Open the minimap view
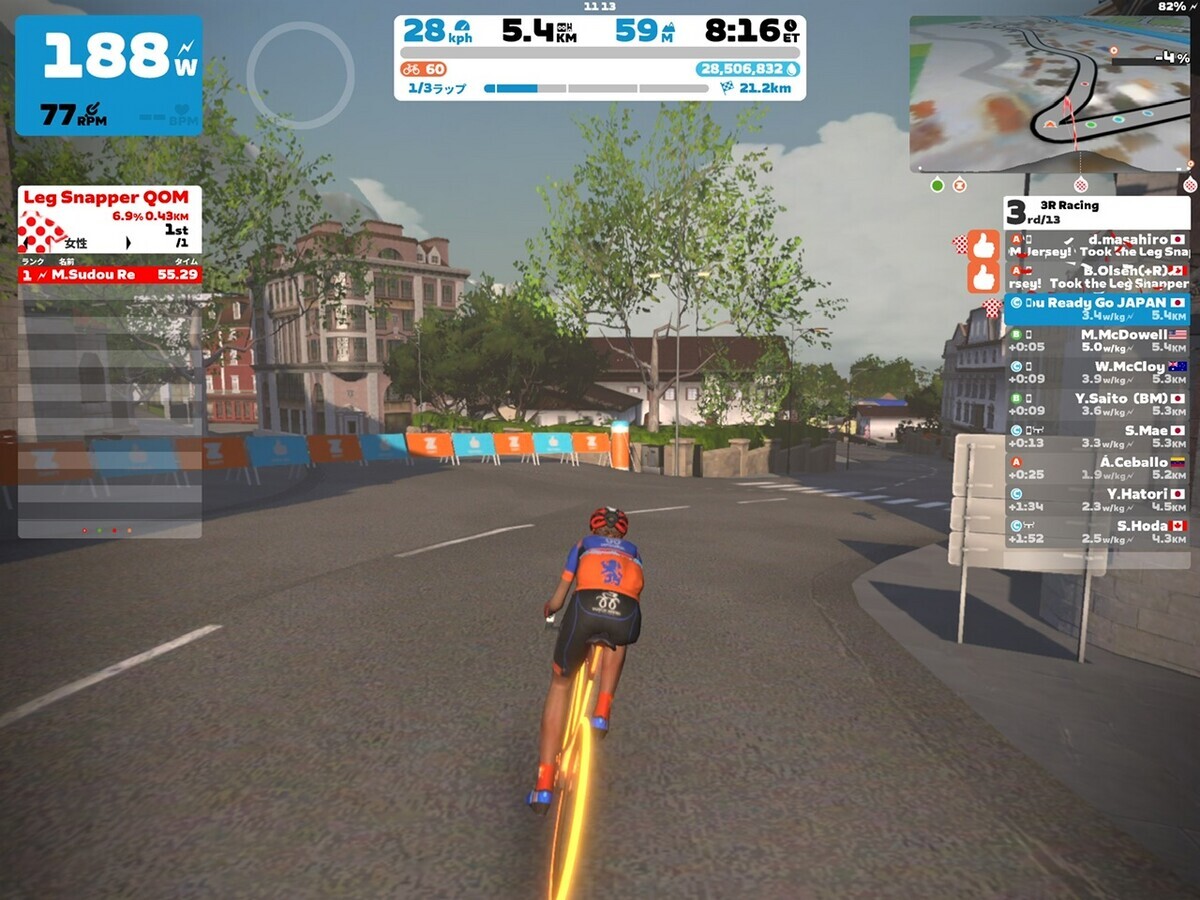1200x900 pixels. (1050, 94)
